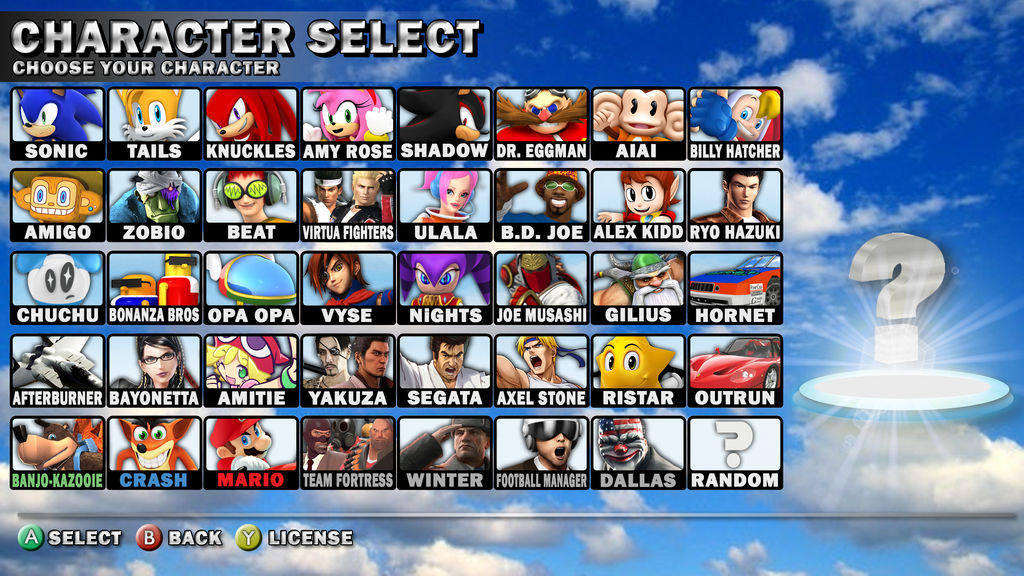The height and width of the screenshot is (576, 1024).
Task: Select Billy Hatcher tile
Action: [x=735, y=123]
